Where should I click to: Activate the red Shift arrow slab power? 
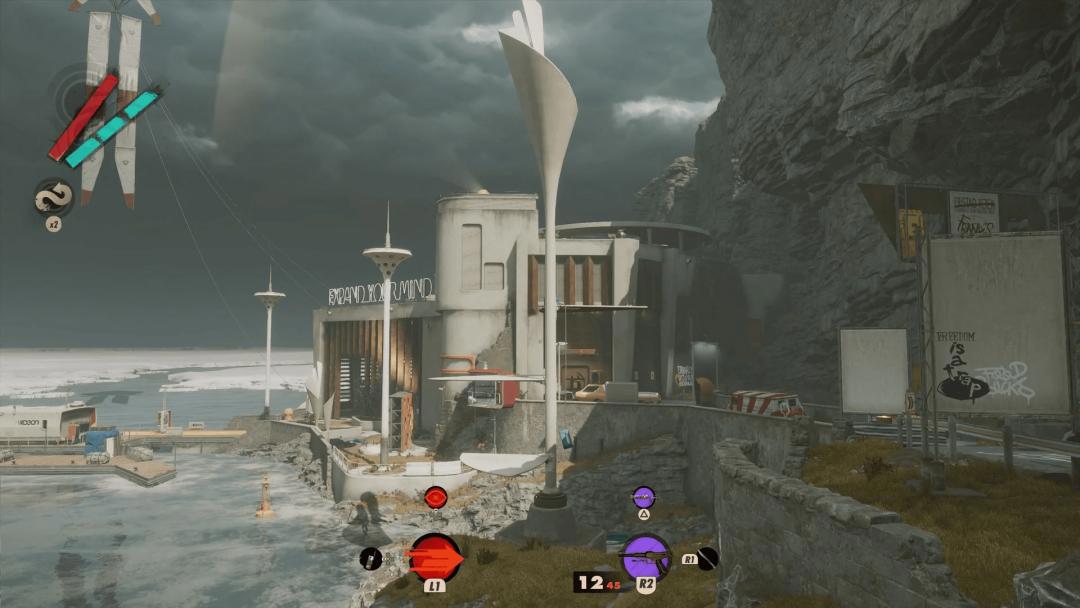tap(436, 556)
